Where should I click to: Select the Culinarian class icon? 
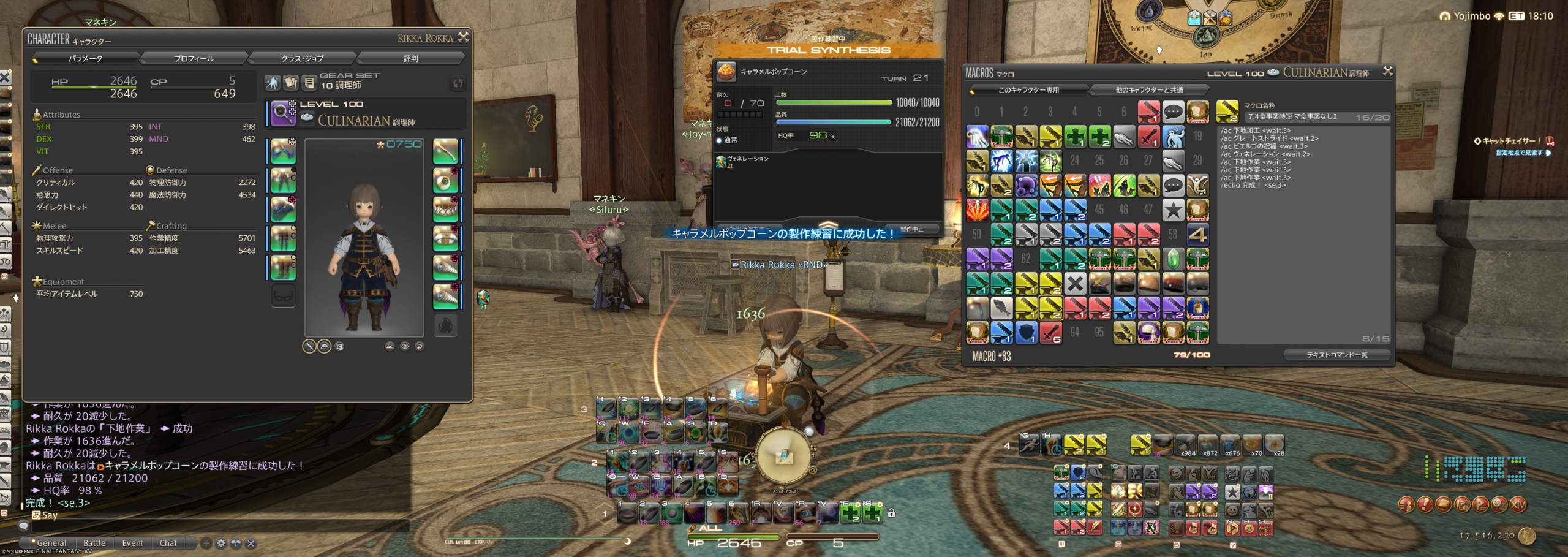283,113
